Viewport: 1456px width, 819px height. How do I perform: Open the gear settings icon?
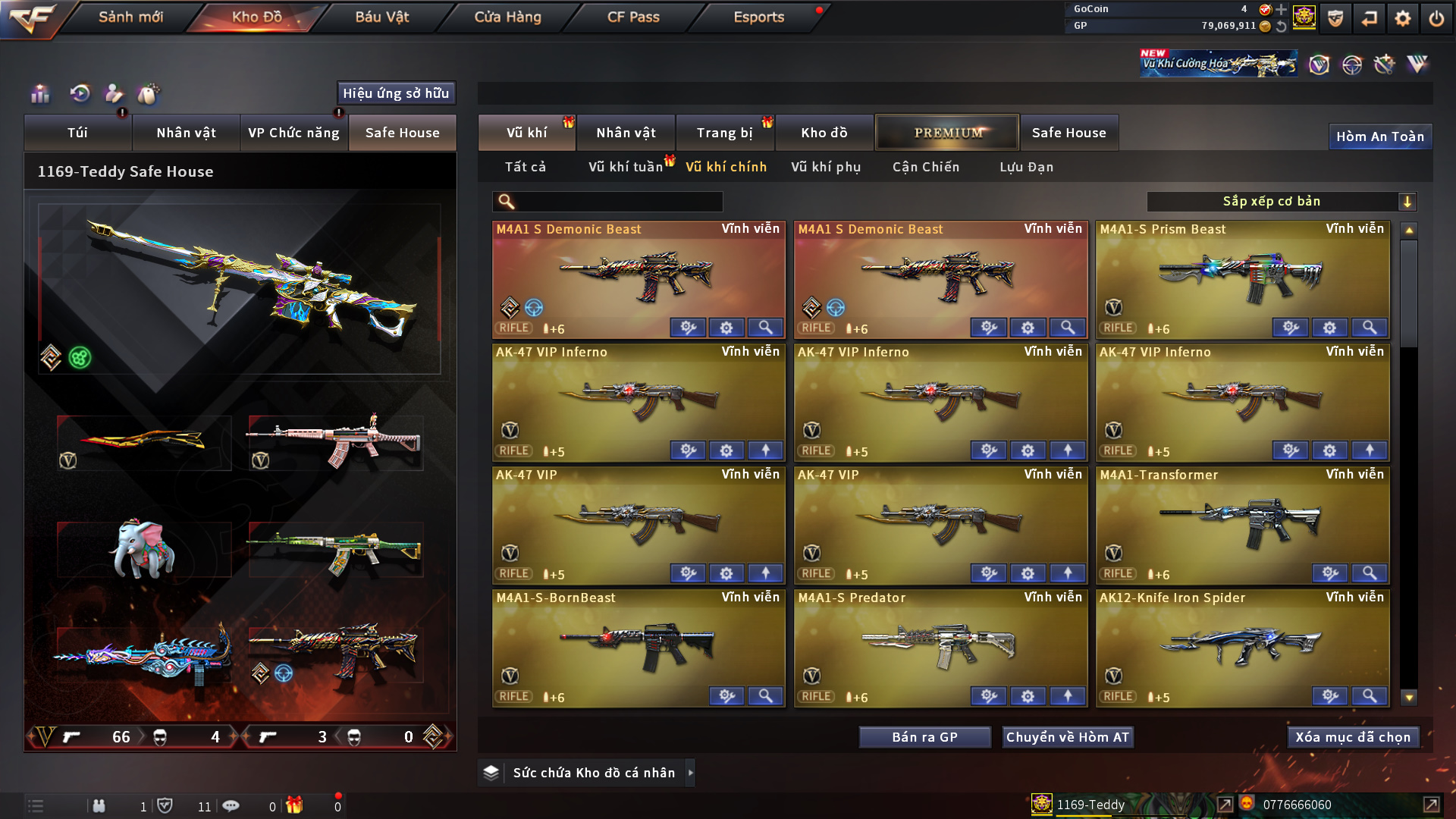point(1403,18)
